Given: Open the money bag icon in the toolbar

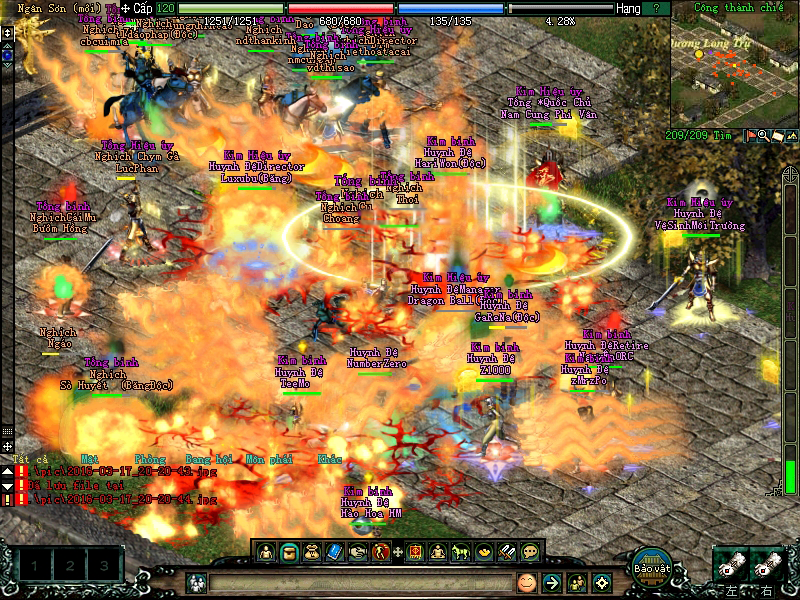Looking at the screenshot, I should pos(311,551).
